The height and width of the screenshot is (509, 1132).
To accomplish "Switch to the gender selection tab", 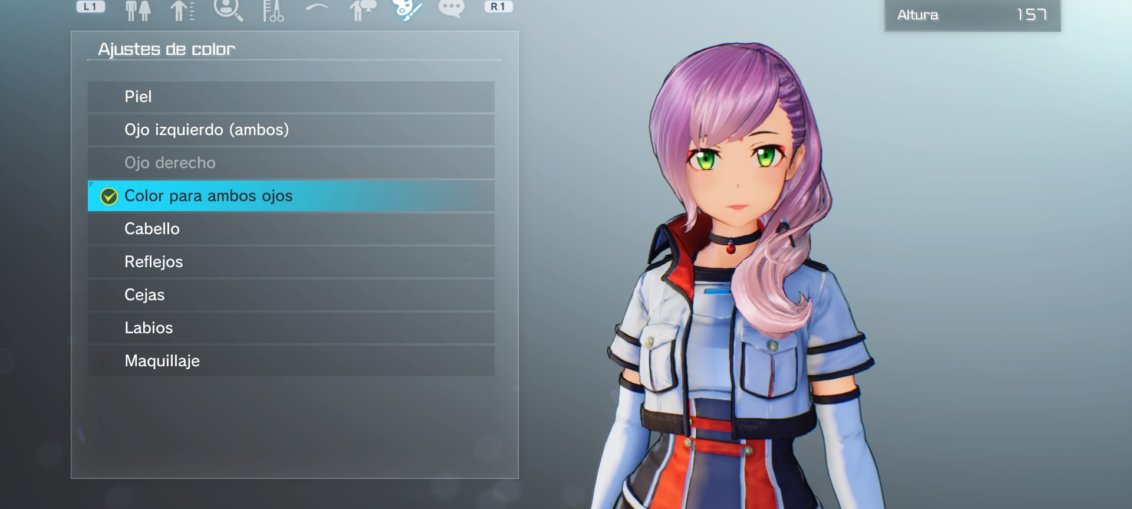I will [x=138, y=10].
